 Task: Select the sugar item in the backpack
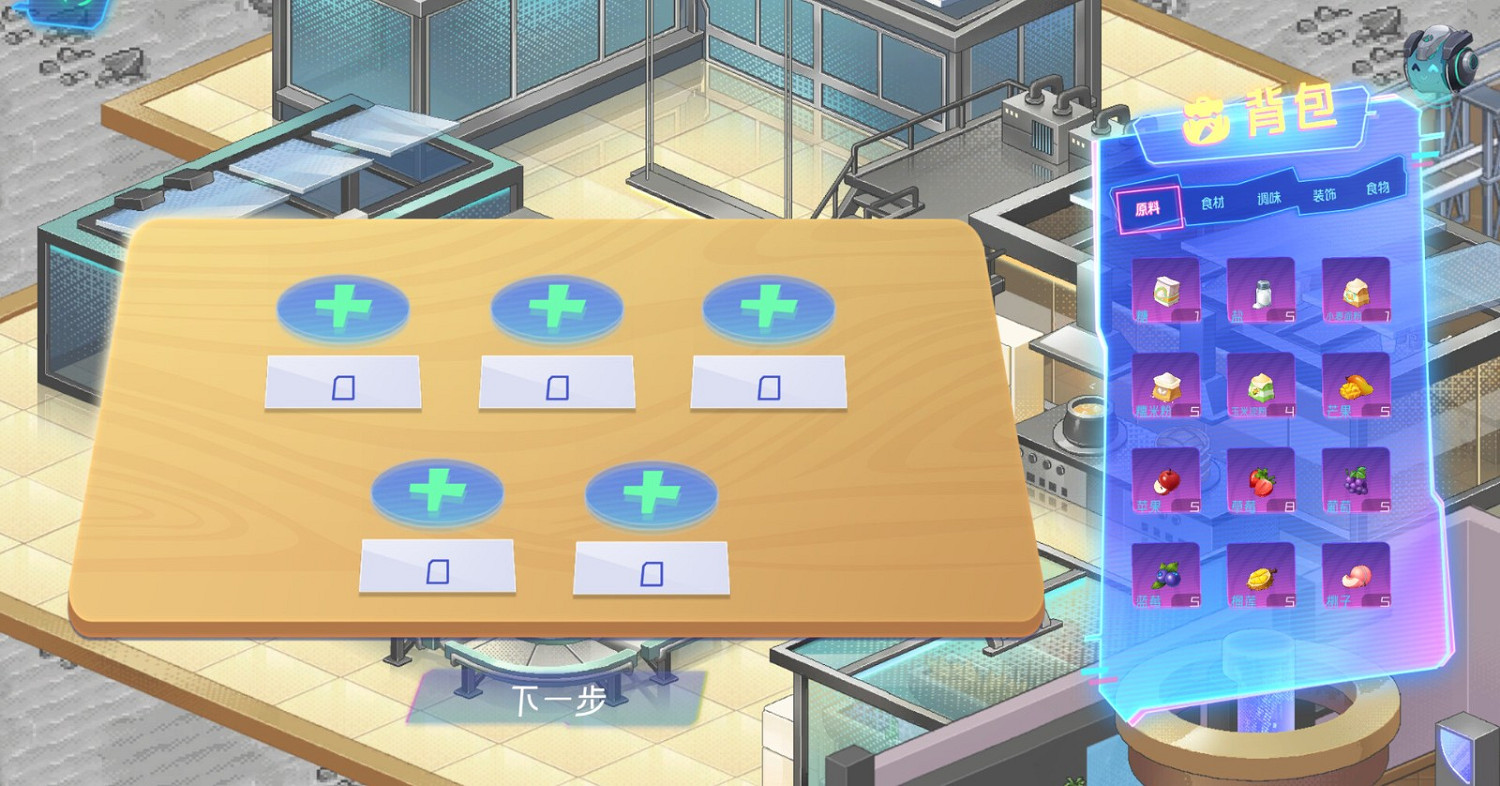coord(1168,290)
